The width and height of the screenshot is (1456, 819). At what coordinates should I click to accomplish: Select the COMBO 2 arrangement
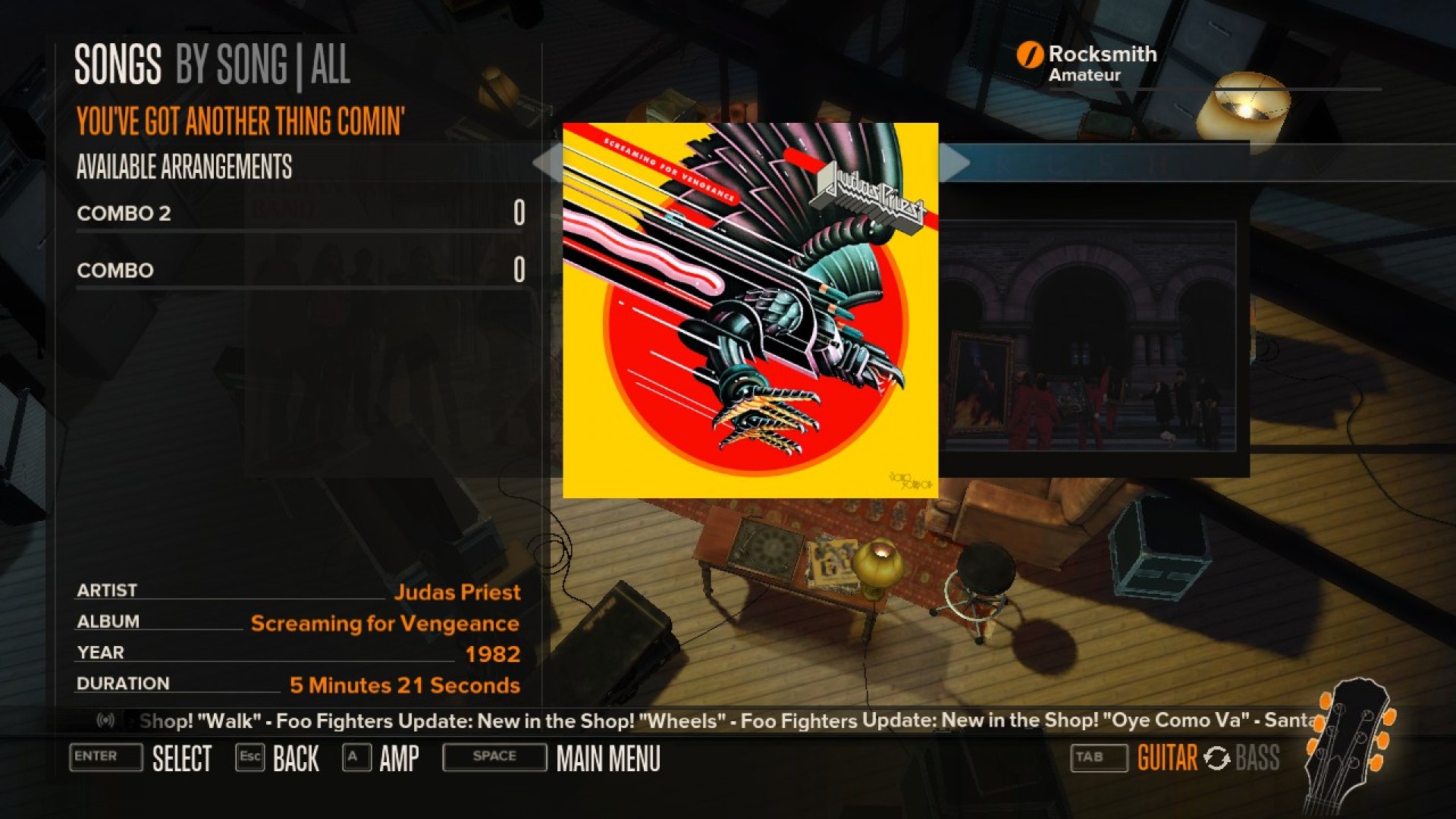pos(125,214)
